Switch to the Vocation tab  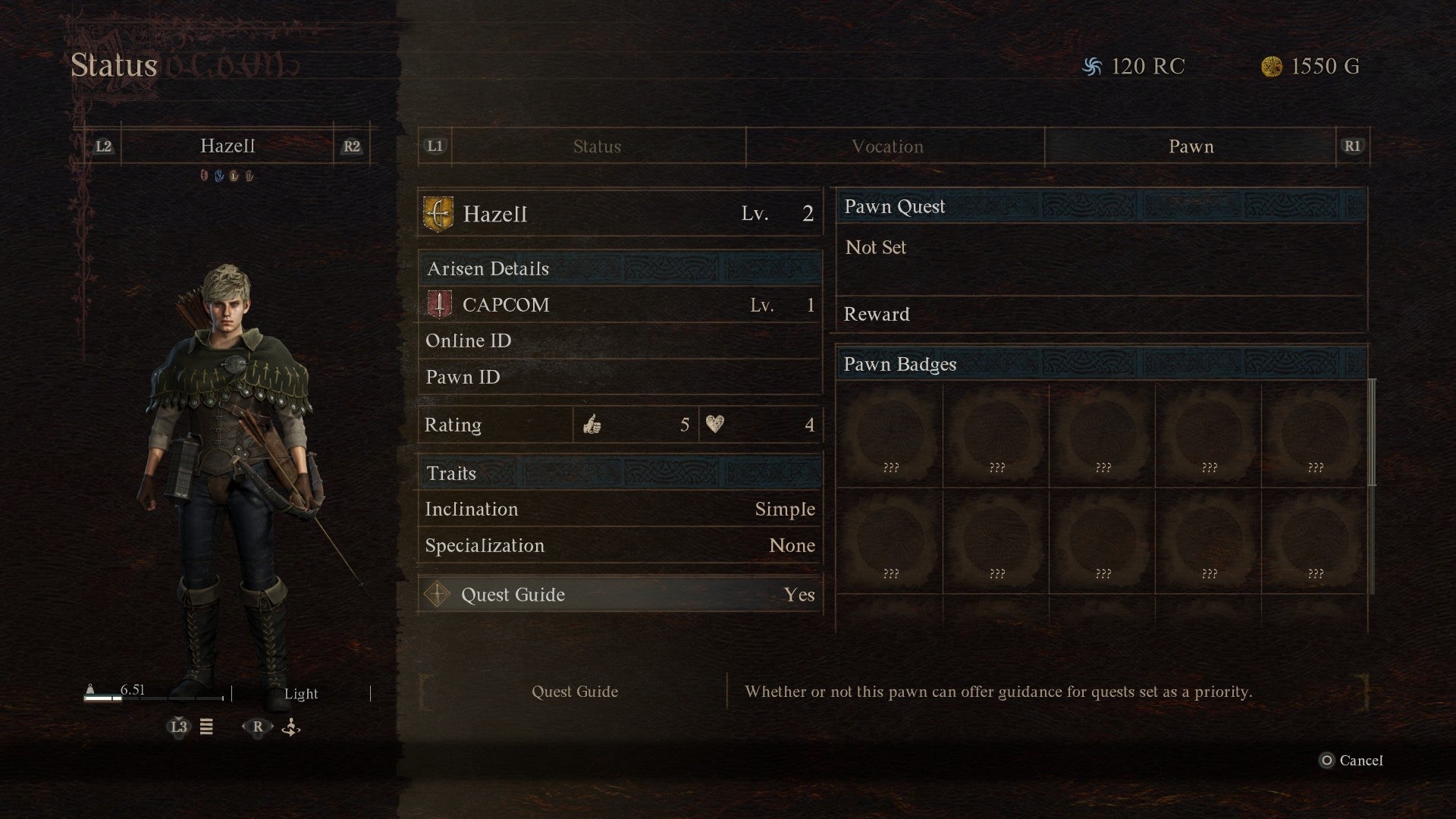[887, 146]
